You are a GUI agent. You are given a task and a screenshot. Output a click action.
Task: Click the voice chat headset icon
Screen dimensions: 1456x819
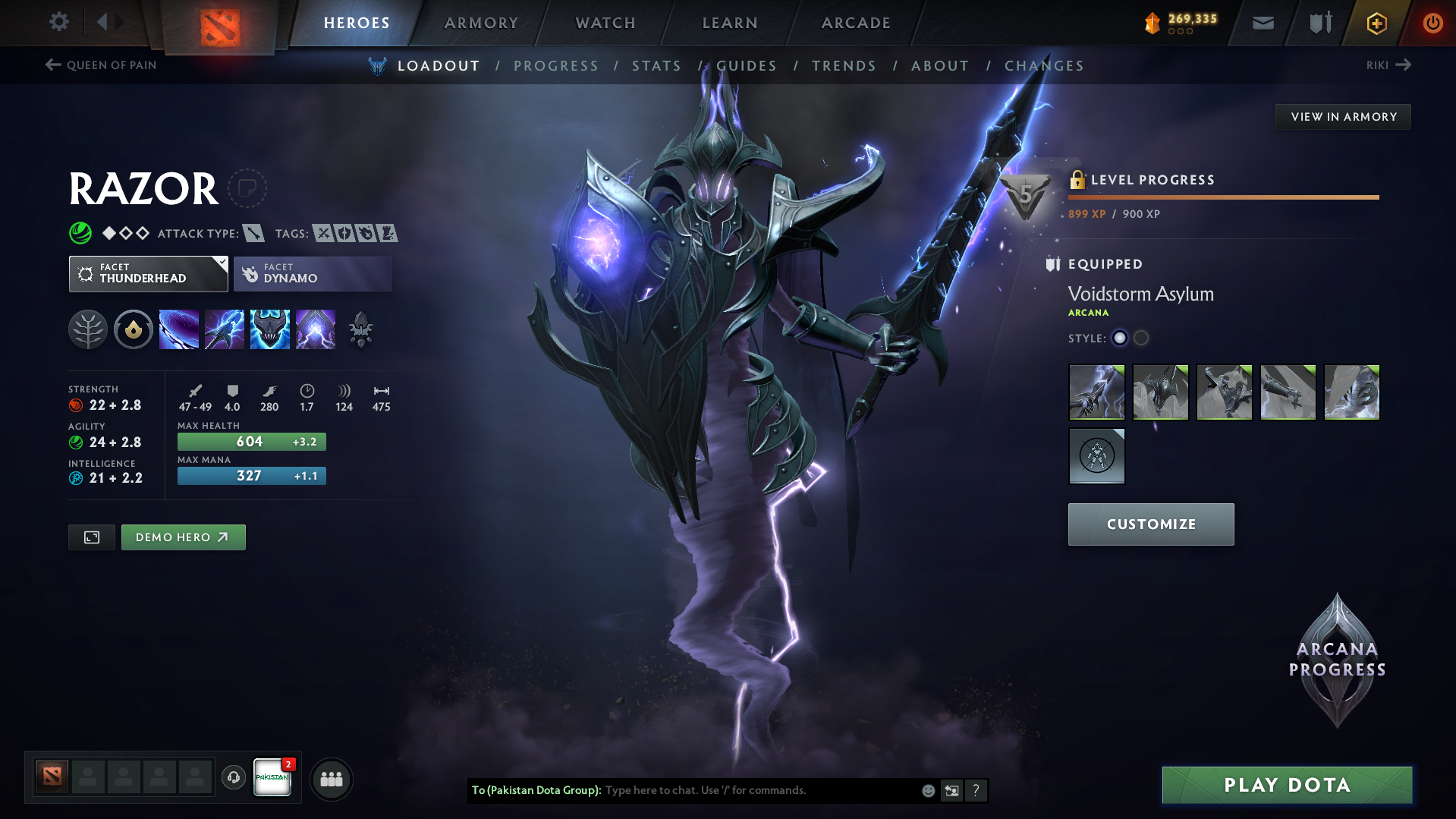click(233, 779)
